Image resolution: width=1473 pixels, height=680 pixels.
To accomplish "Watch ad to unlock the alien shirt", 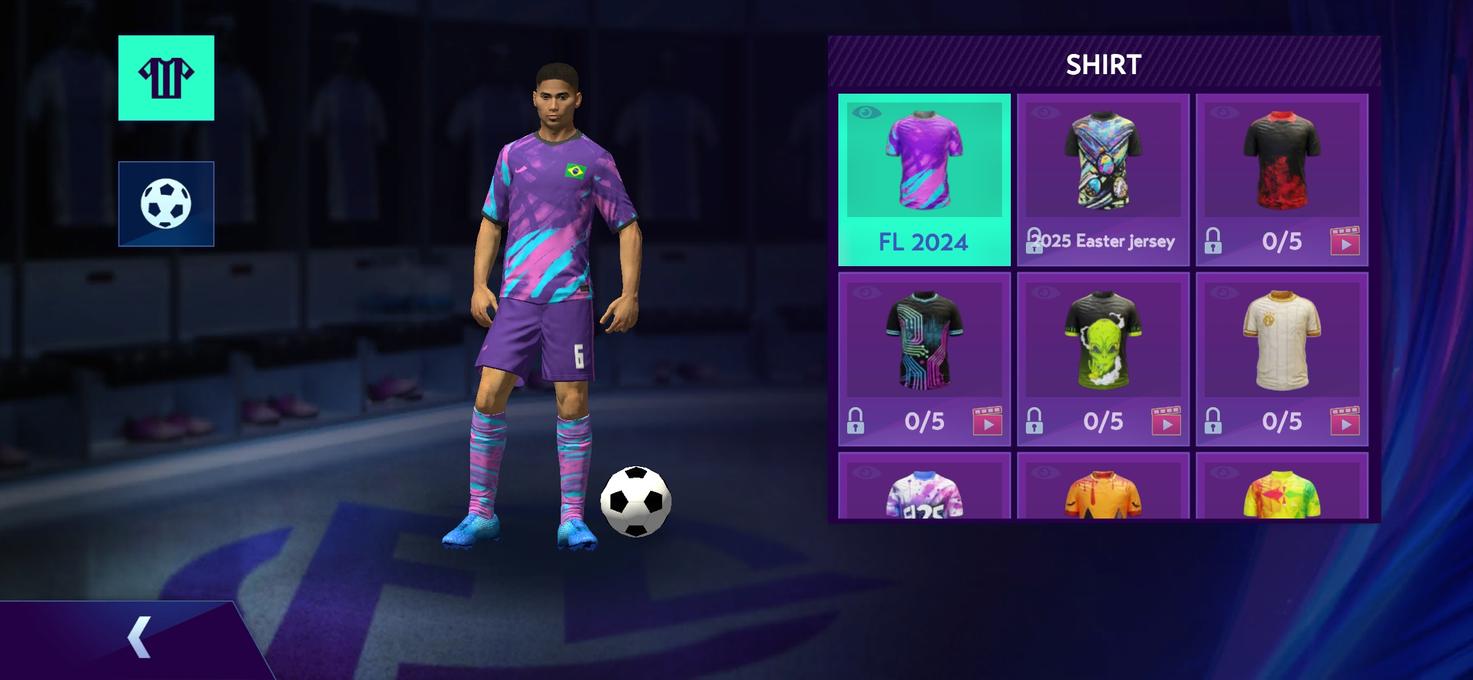I will [x=1165, y=421].
